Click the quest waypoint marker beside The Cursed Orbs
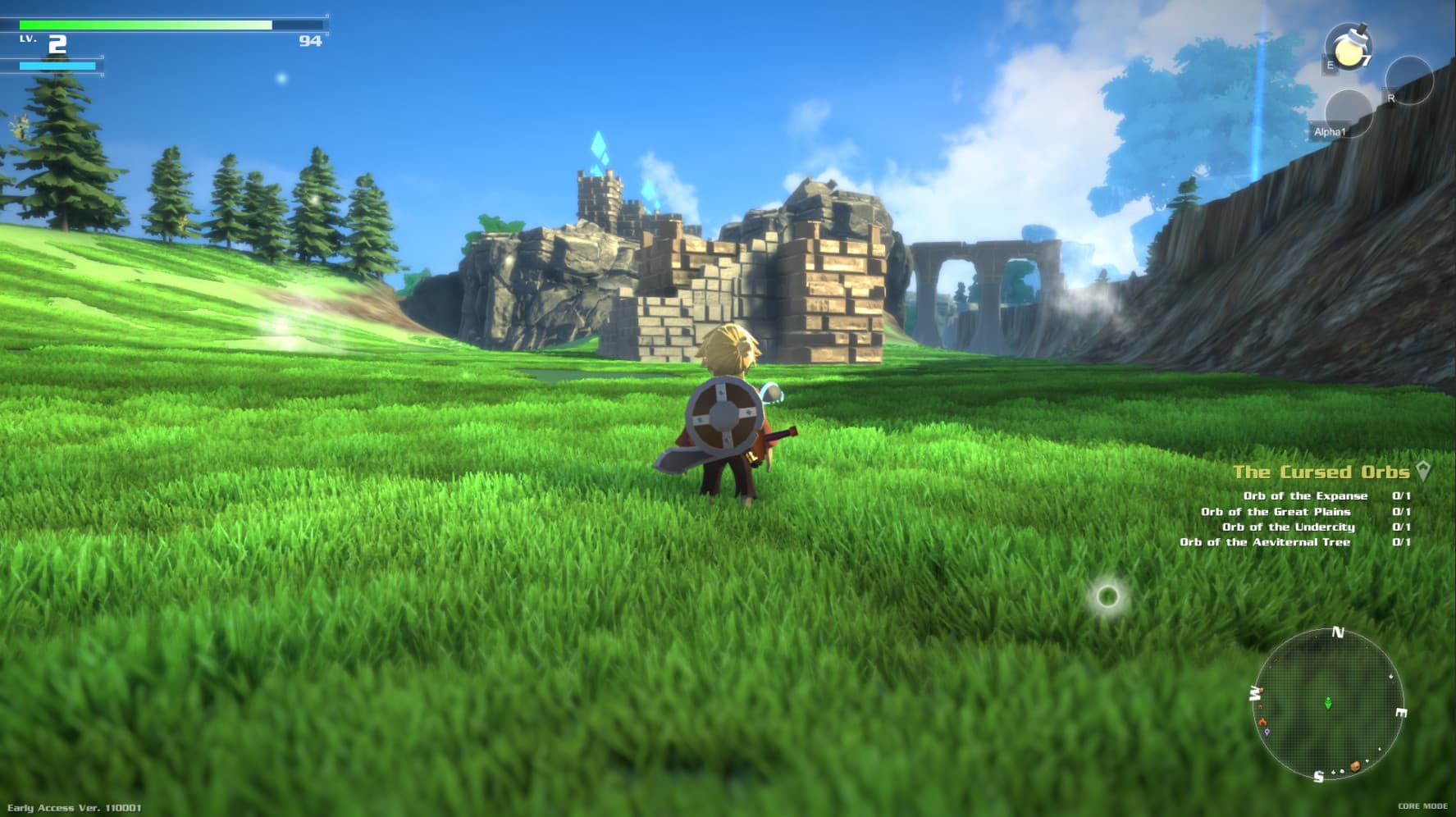This screenshot has height=817, width=1456. tap(1424, 472)
